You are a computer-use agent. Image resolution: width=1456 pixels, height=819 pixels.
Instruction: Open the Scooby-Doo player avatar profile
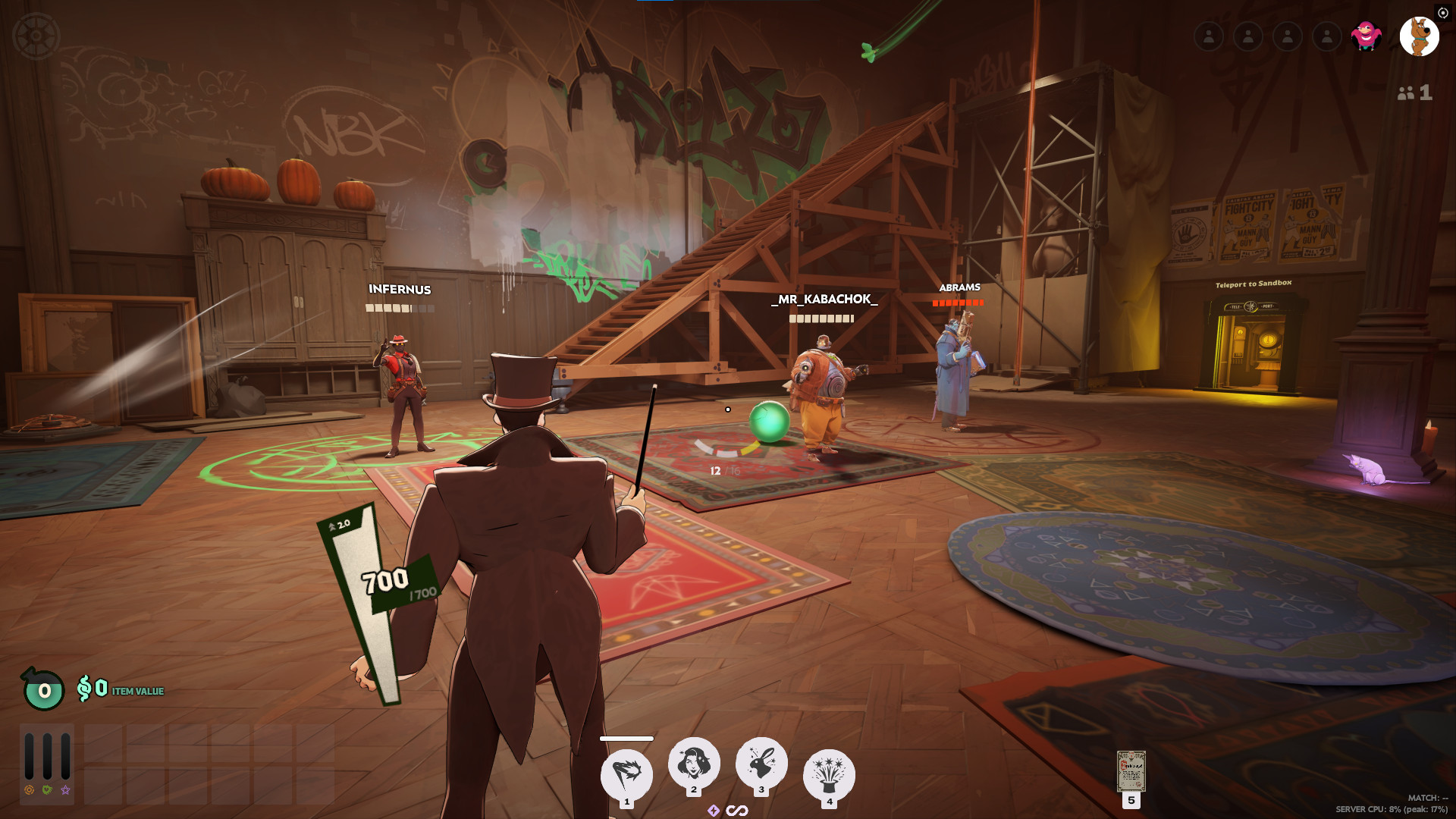1419,36
